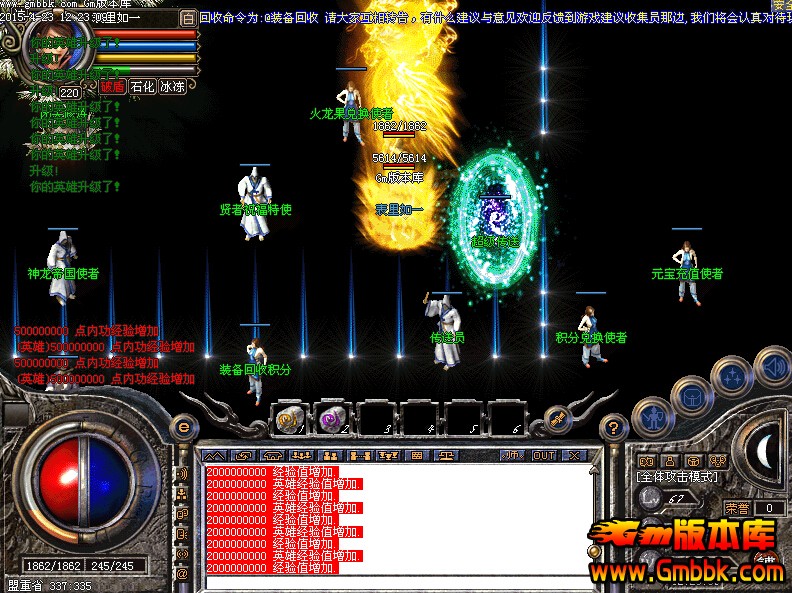Switch the 全体攻击模式 attack mode label
Screen dimensions: 792x593
click(677, 477)
